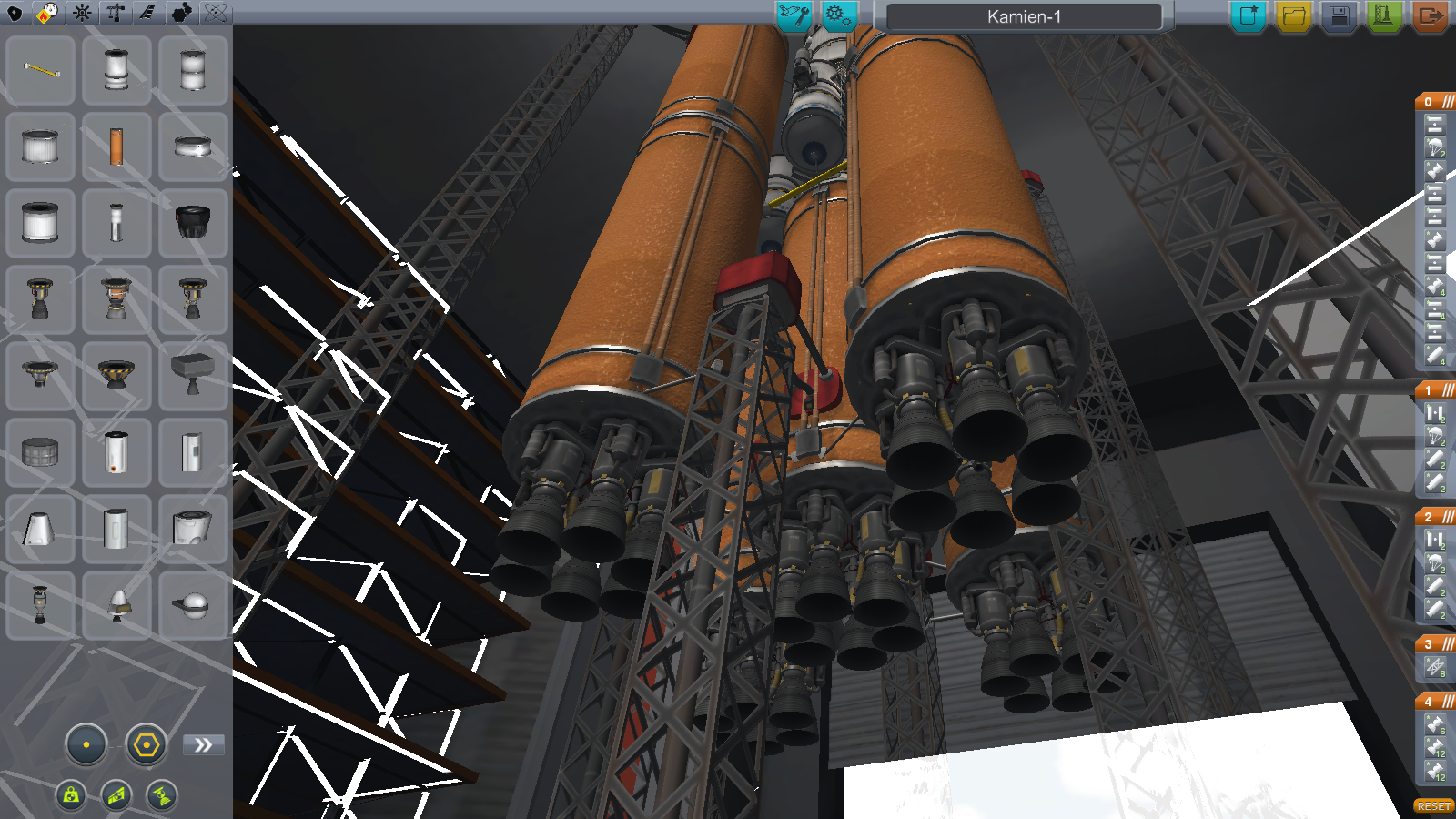Toggle the center of thrust indicator

(161, 795)
